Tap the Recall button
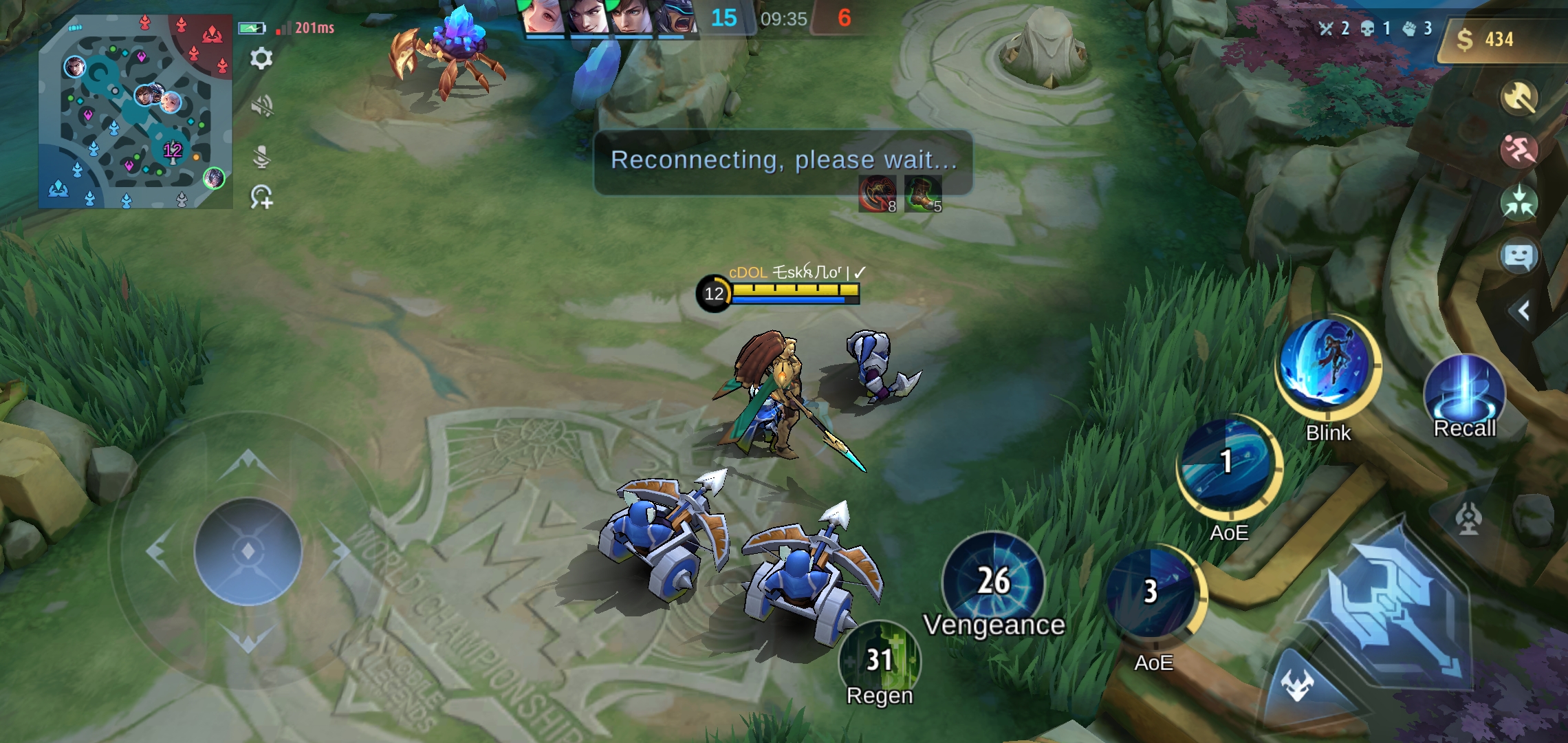This screenshot has height=743, width=1568. coord(1465,392)
